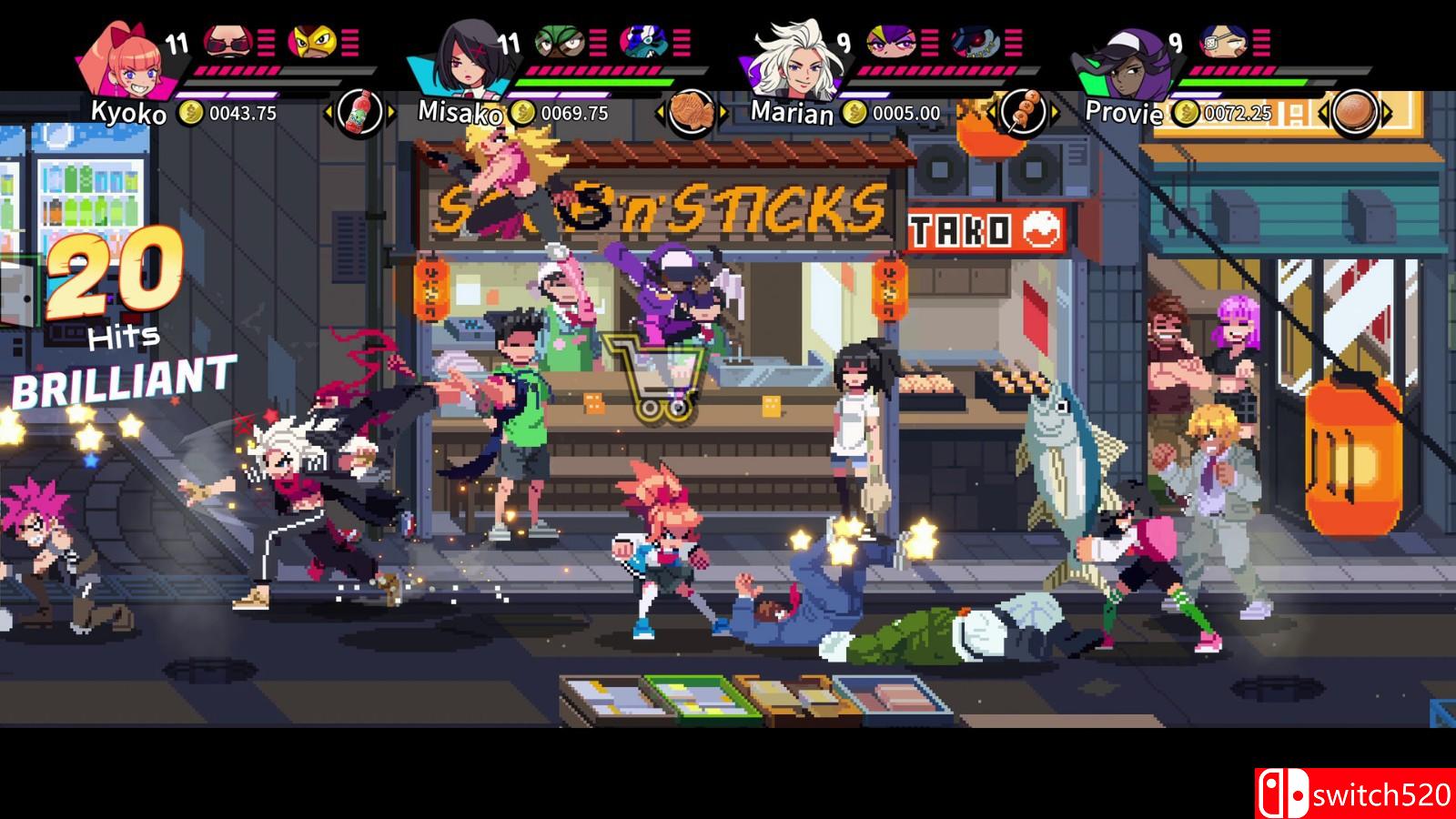
Task: Call Marian's red-eyed skull recruit
Action: pyautogui.click(x=974, y=42)
